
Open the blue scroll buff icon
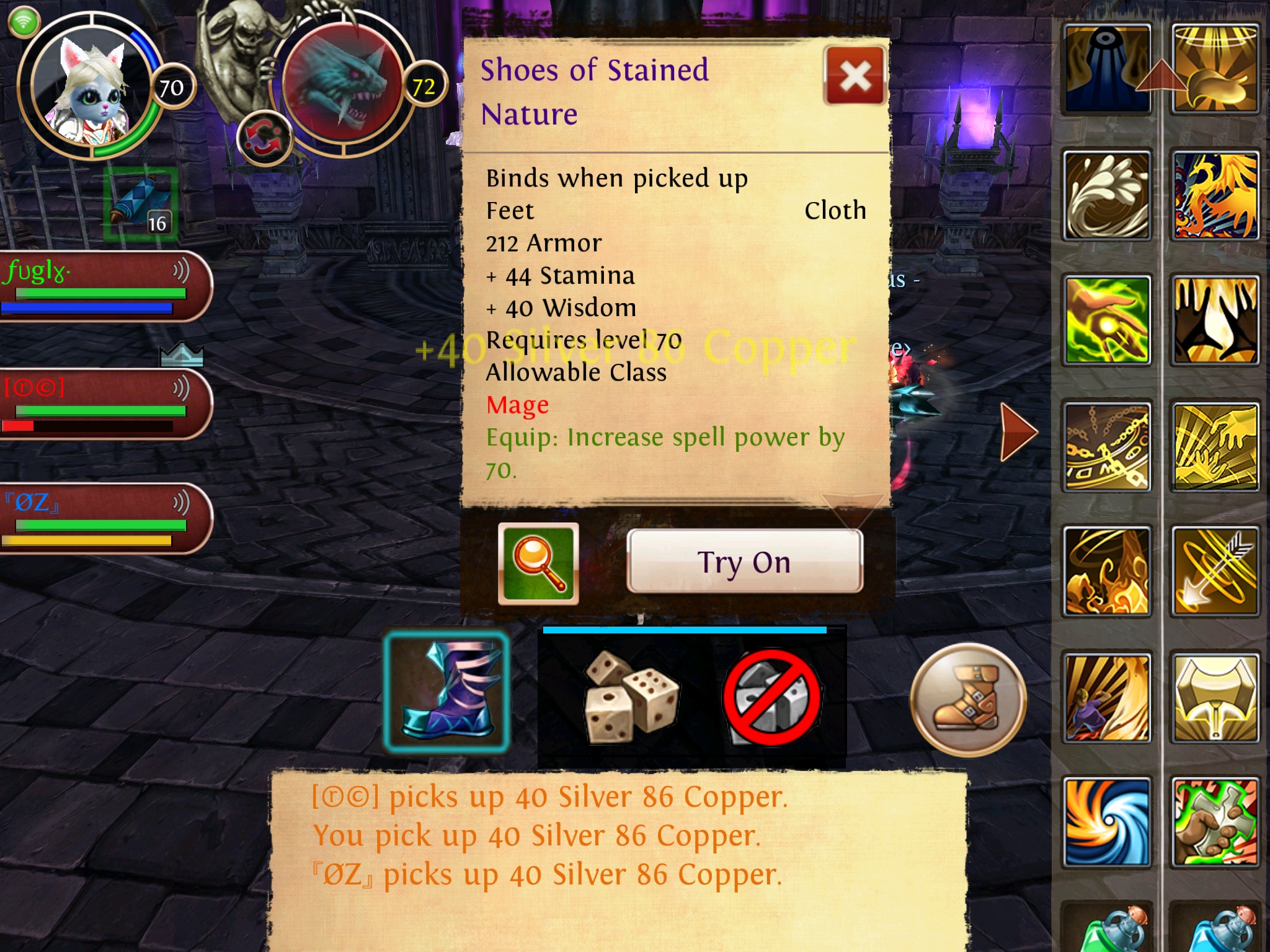point(141,205)
